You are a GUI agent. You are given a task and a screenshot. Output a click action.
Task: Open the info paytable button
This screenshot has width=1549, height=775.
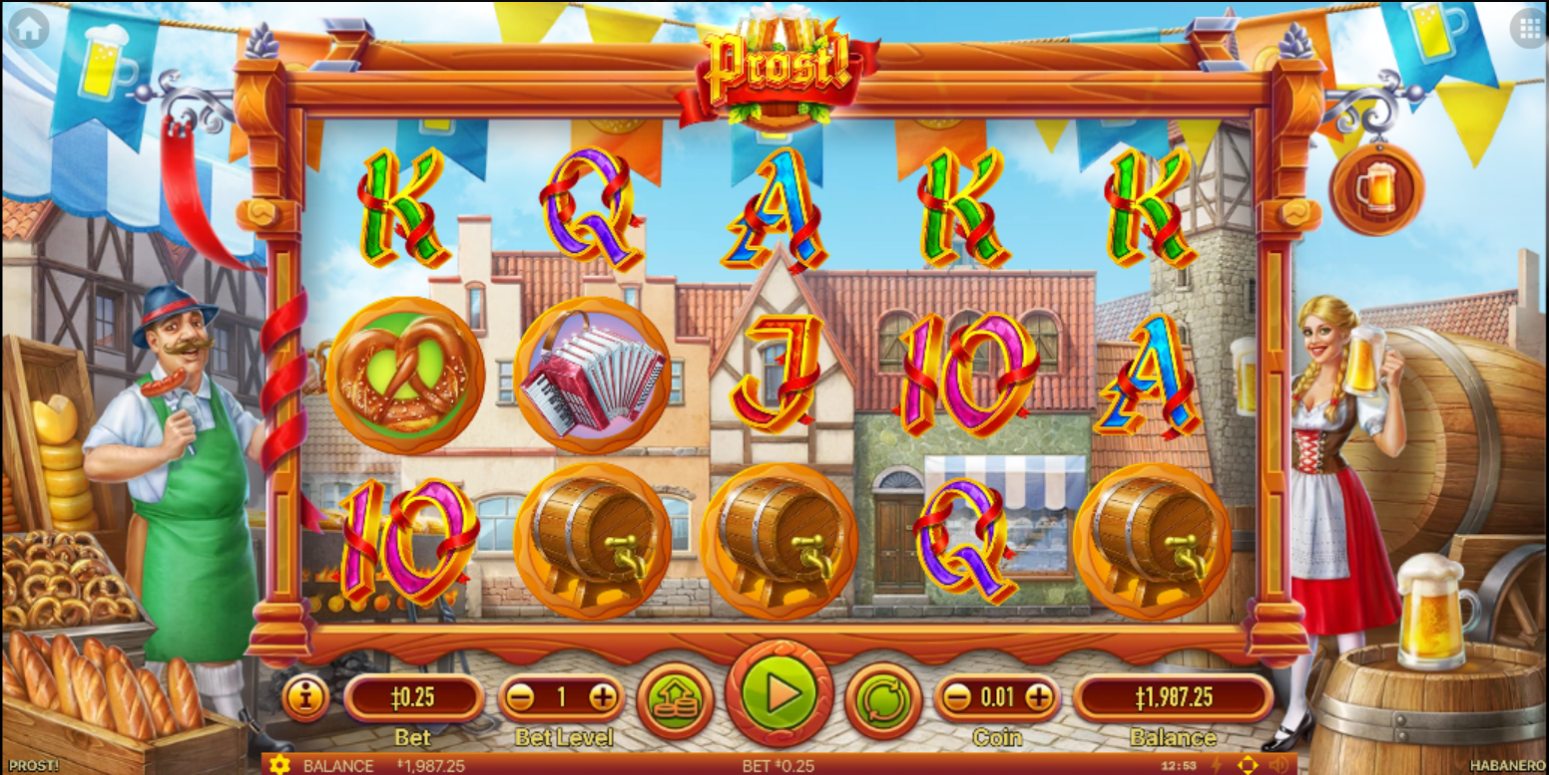pos(305,697)
